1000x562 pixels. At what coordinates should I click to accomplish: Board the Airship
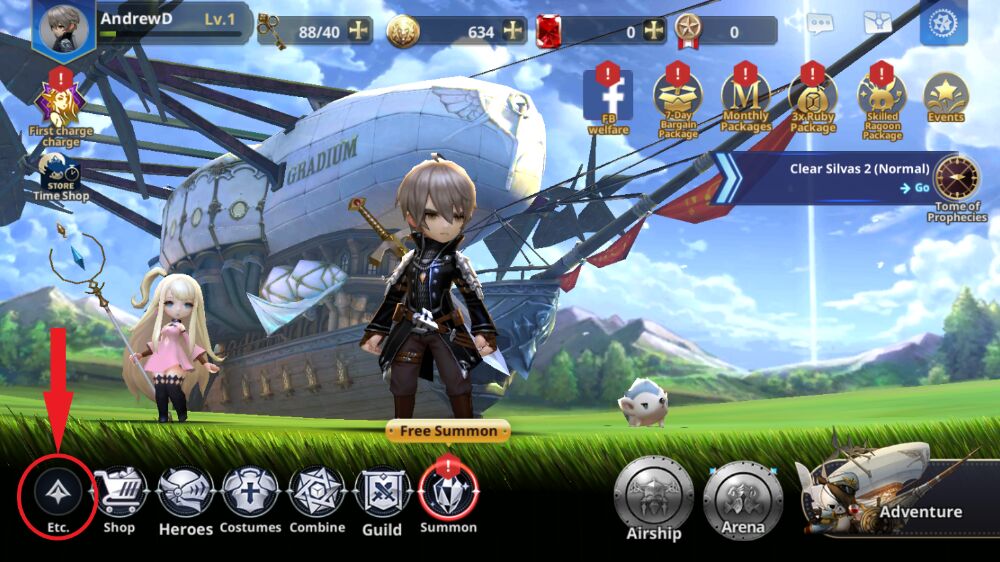654,496
